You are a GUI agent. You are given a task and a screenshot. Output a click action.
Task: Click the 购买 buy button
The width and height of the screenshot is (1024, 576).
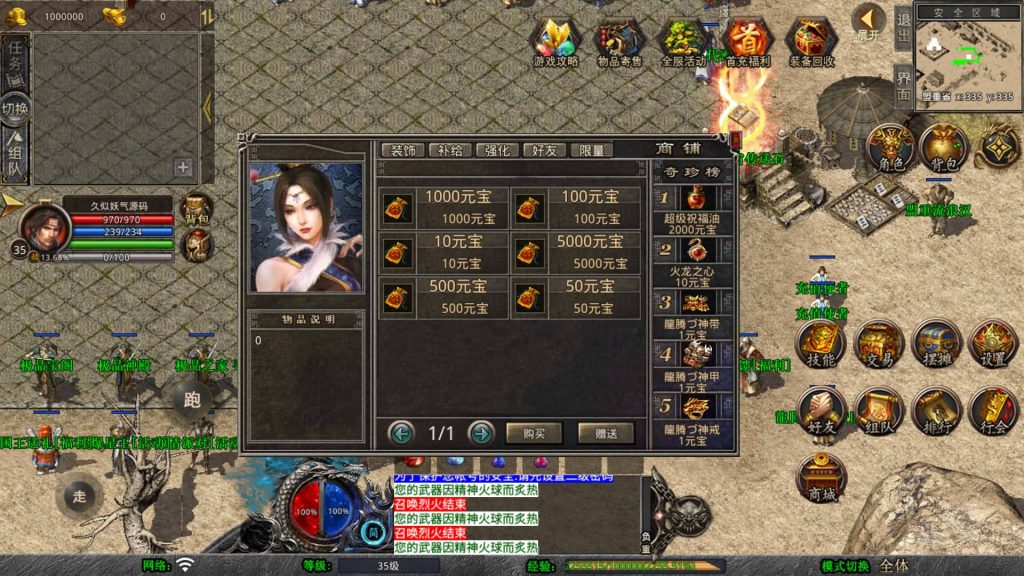pos(534,433)
